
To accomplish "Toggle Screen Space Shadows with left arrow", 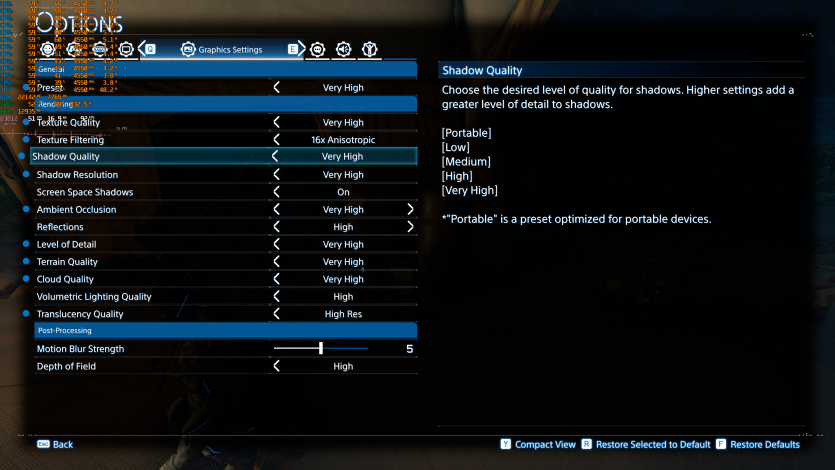I will click(276, 192).
